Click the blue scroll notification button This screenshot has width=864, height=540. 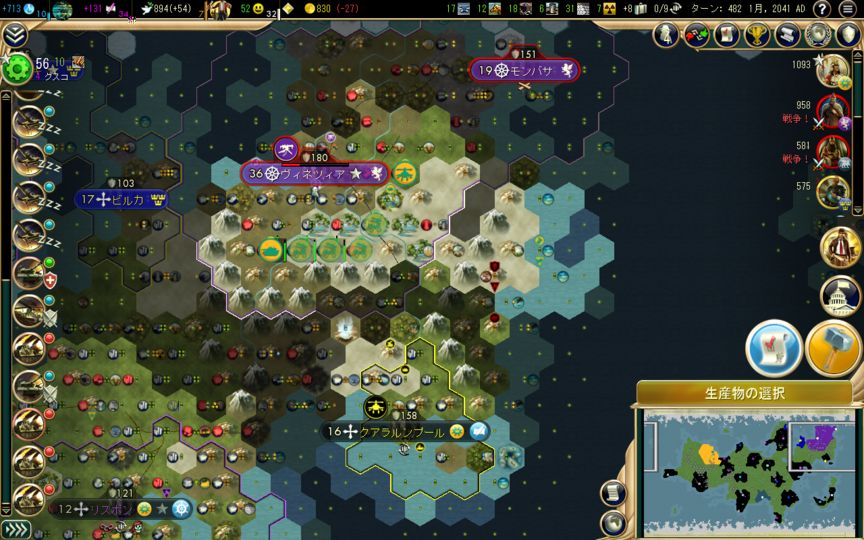tap(772, 346)
